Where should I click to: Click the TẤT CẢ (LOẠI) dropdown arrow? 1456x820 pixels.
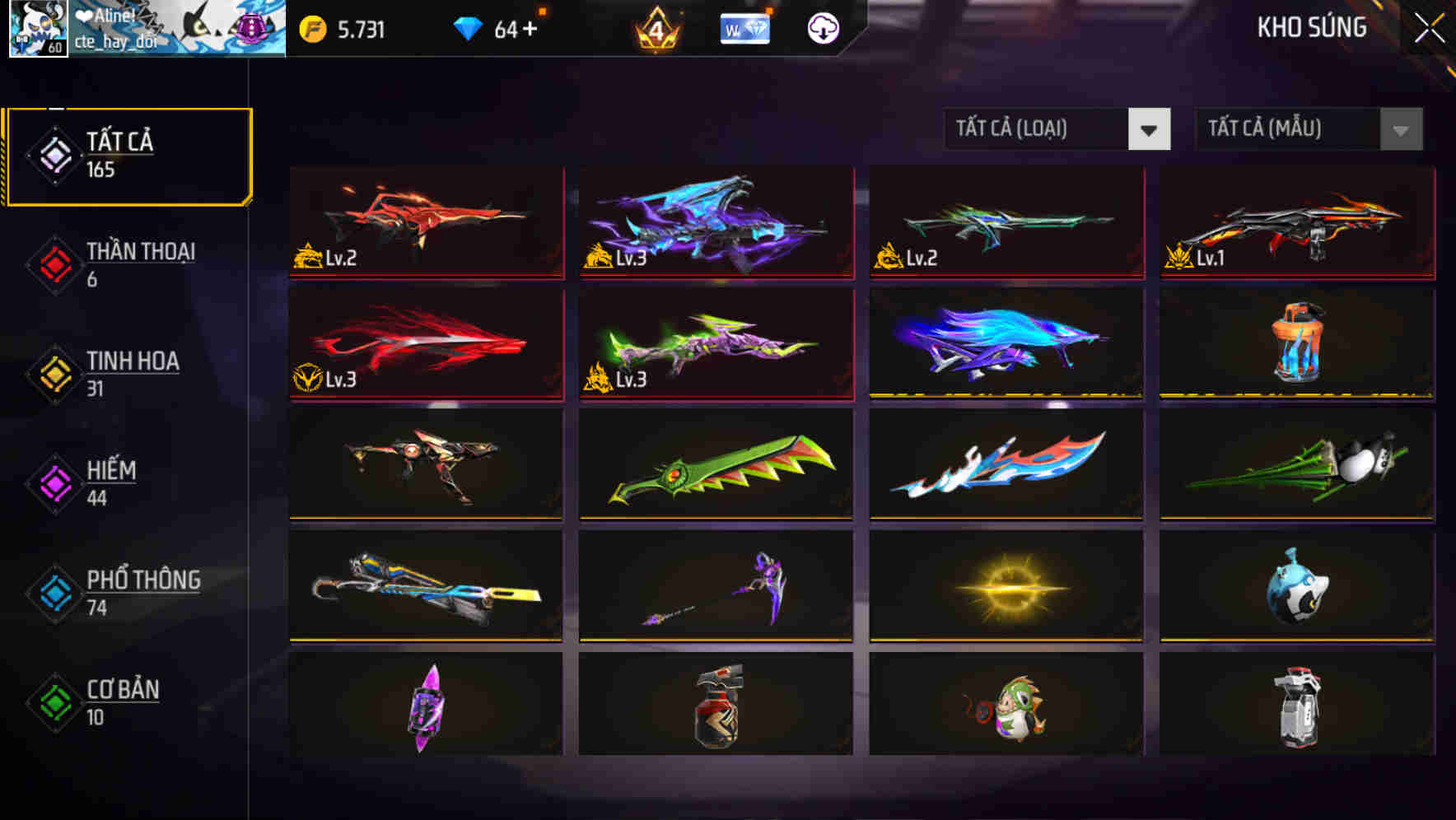coord(1150,129)
